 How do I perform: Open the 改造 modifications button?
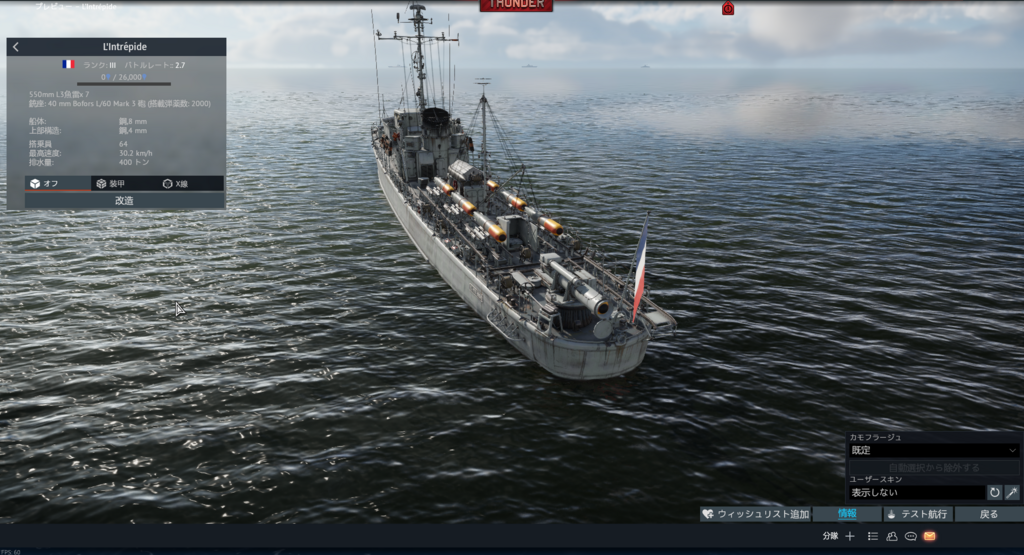click(125, 200)
